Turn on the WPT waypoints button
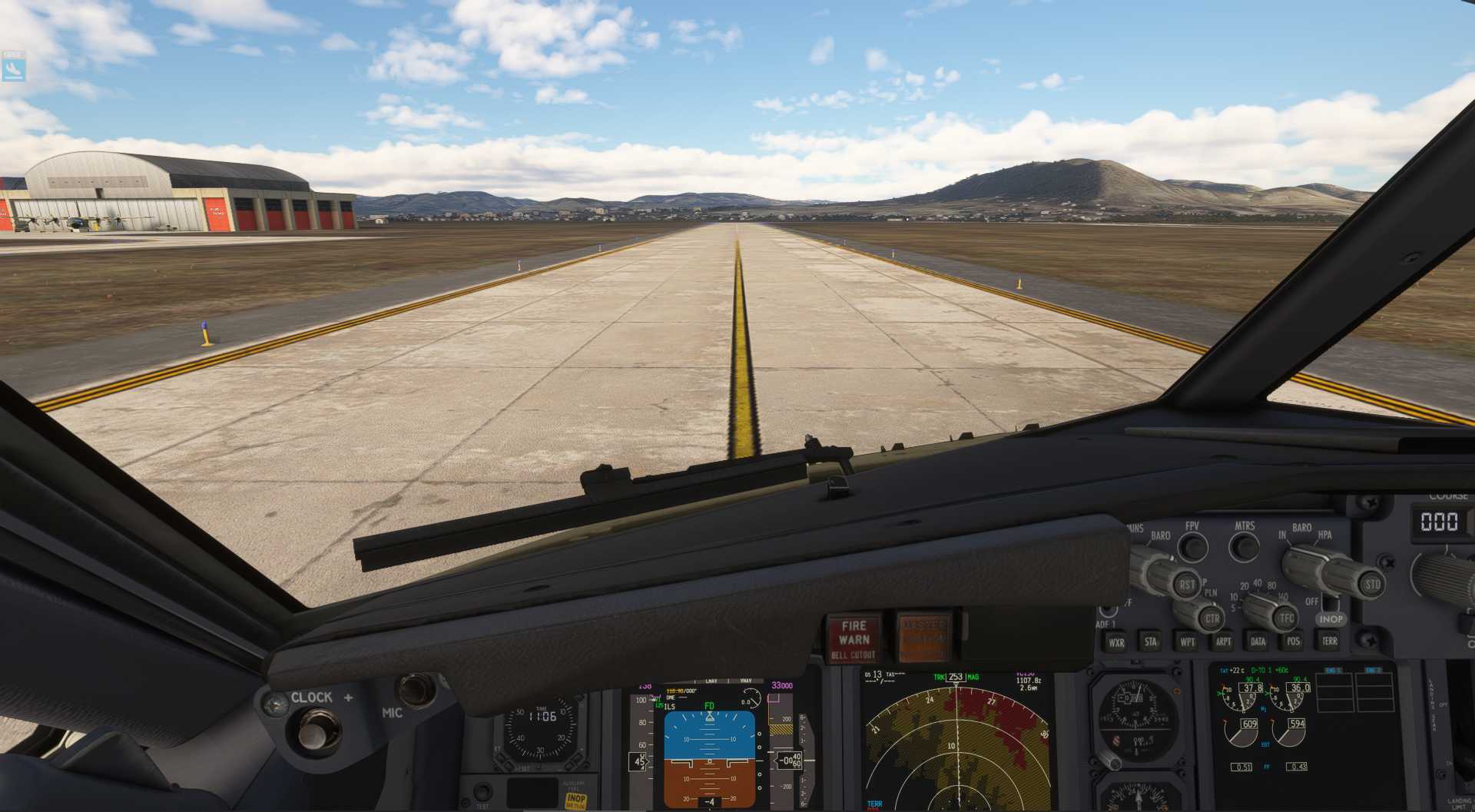The width and height of the screenshot is (1475, 812). tap(1187, 641)
